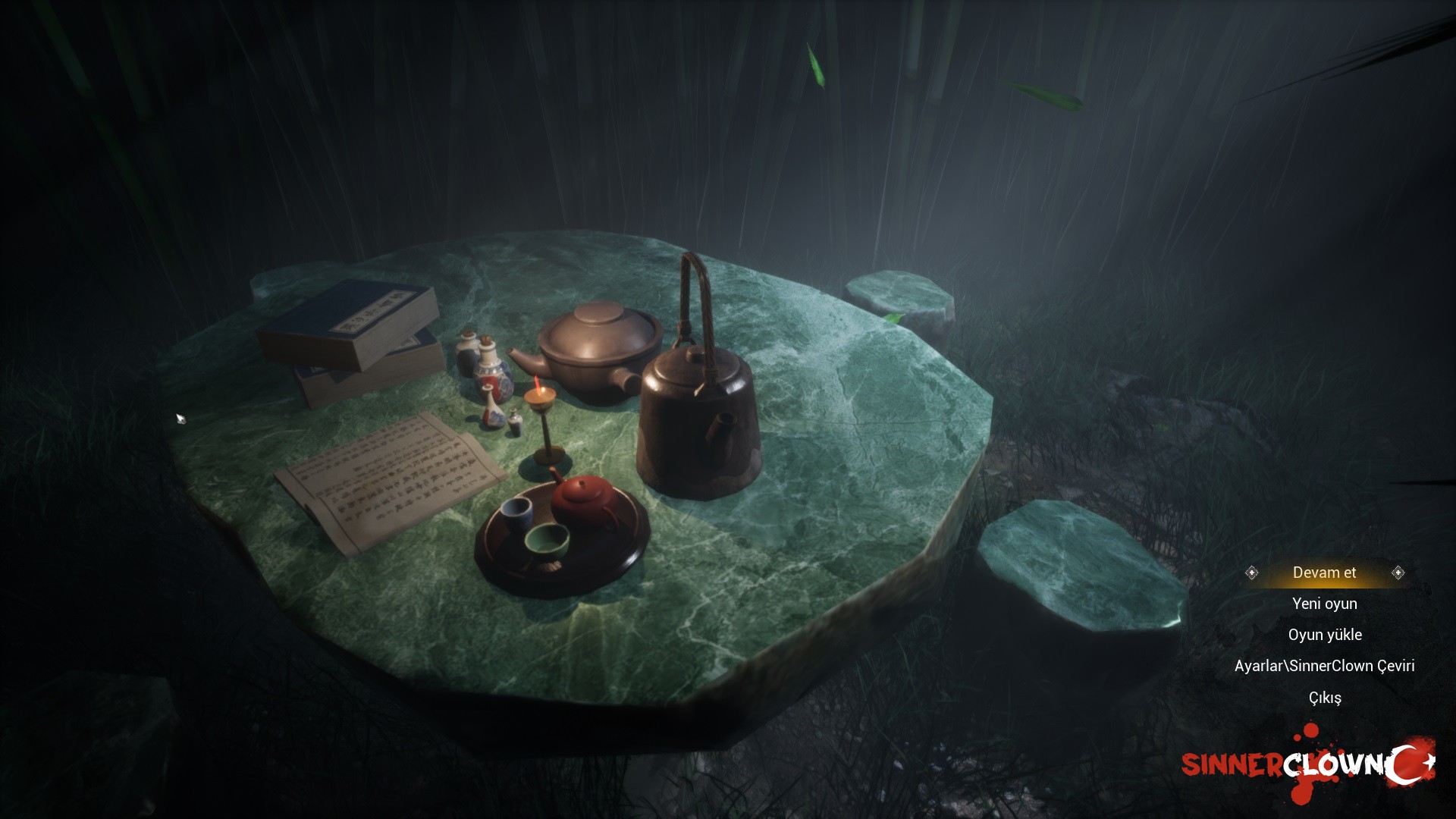Start a new game with Yeni oyun
Image resolution: width=1456 pixels, height=819 pixels.
pos(1324,604)
